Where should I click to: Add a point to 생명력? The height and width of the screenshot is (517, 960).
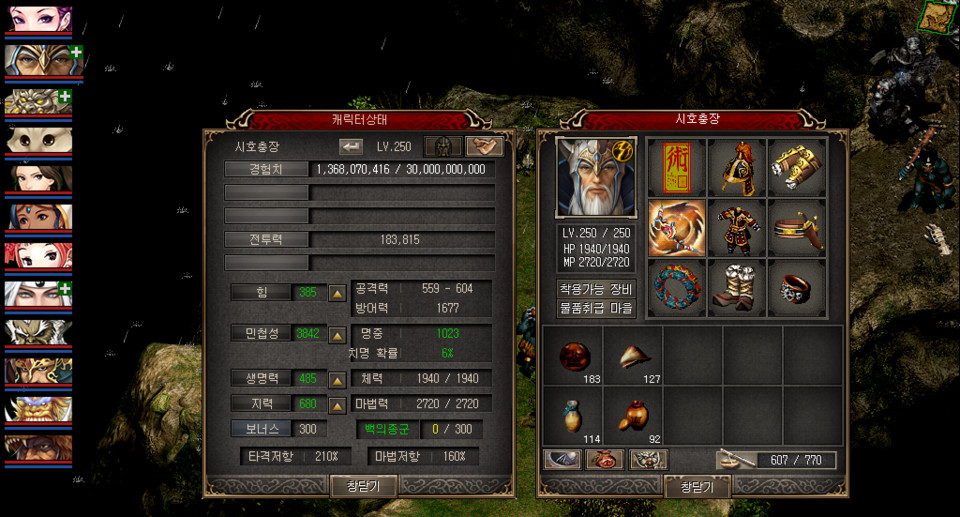click(338, 380)
